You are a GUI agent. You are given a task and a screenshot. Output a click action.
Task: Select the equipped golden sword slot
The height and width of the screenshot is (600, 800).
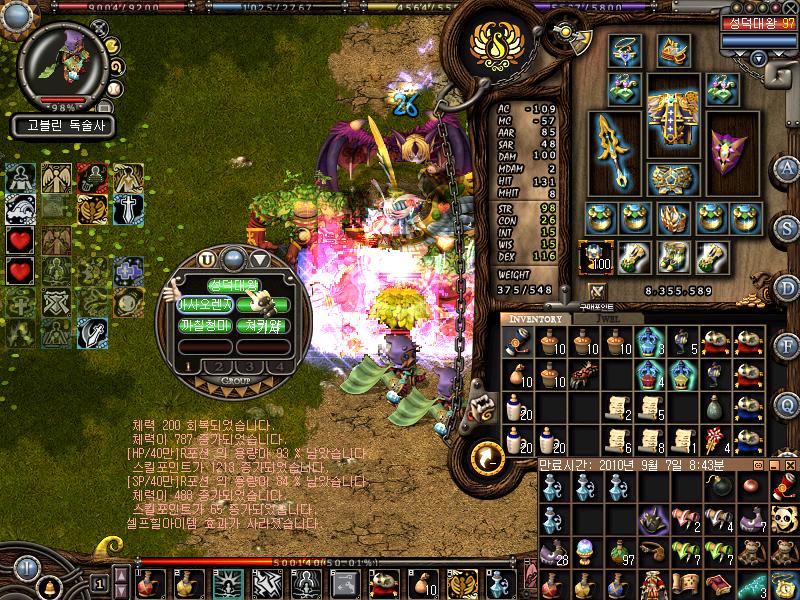click(x=611, y=149)
